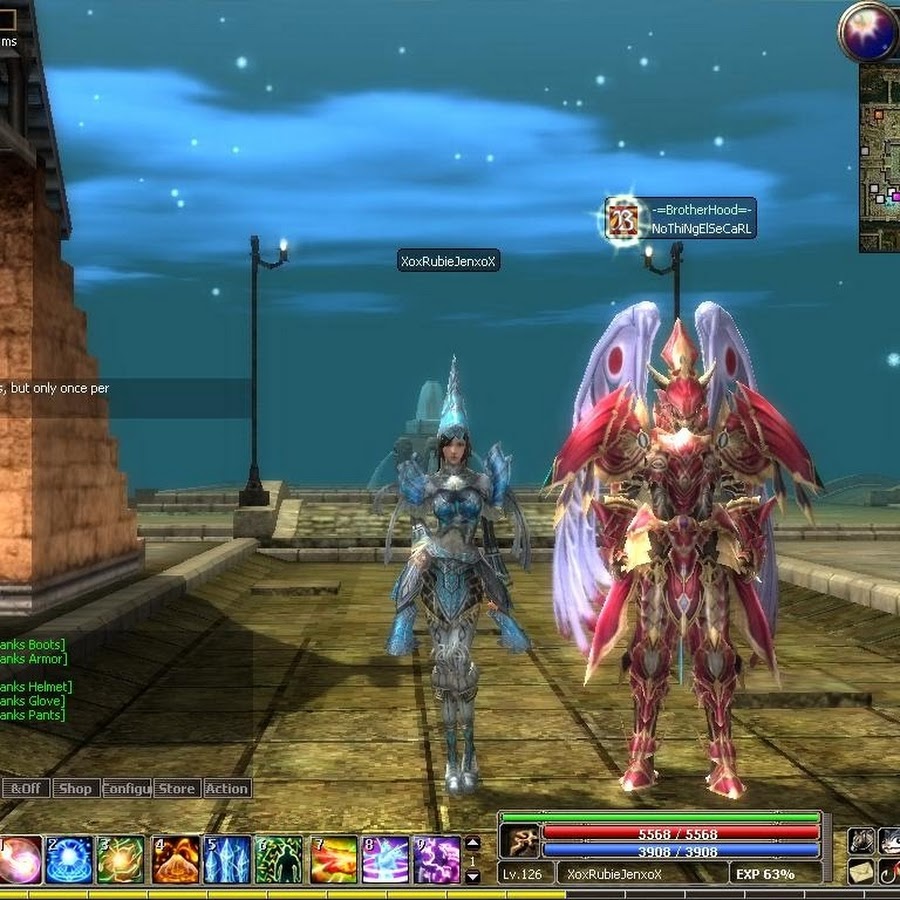The height and width of the screenshot is (900, 900).
Task: Switch hotbar page with the down arrow
Action: pos(473,876)
